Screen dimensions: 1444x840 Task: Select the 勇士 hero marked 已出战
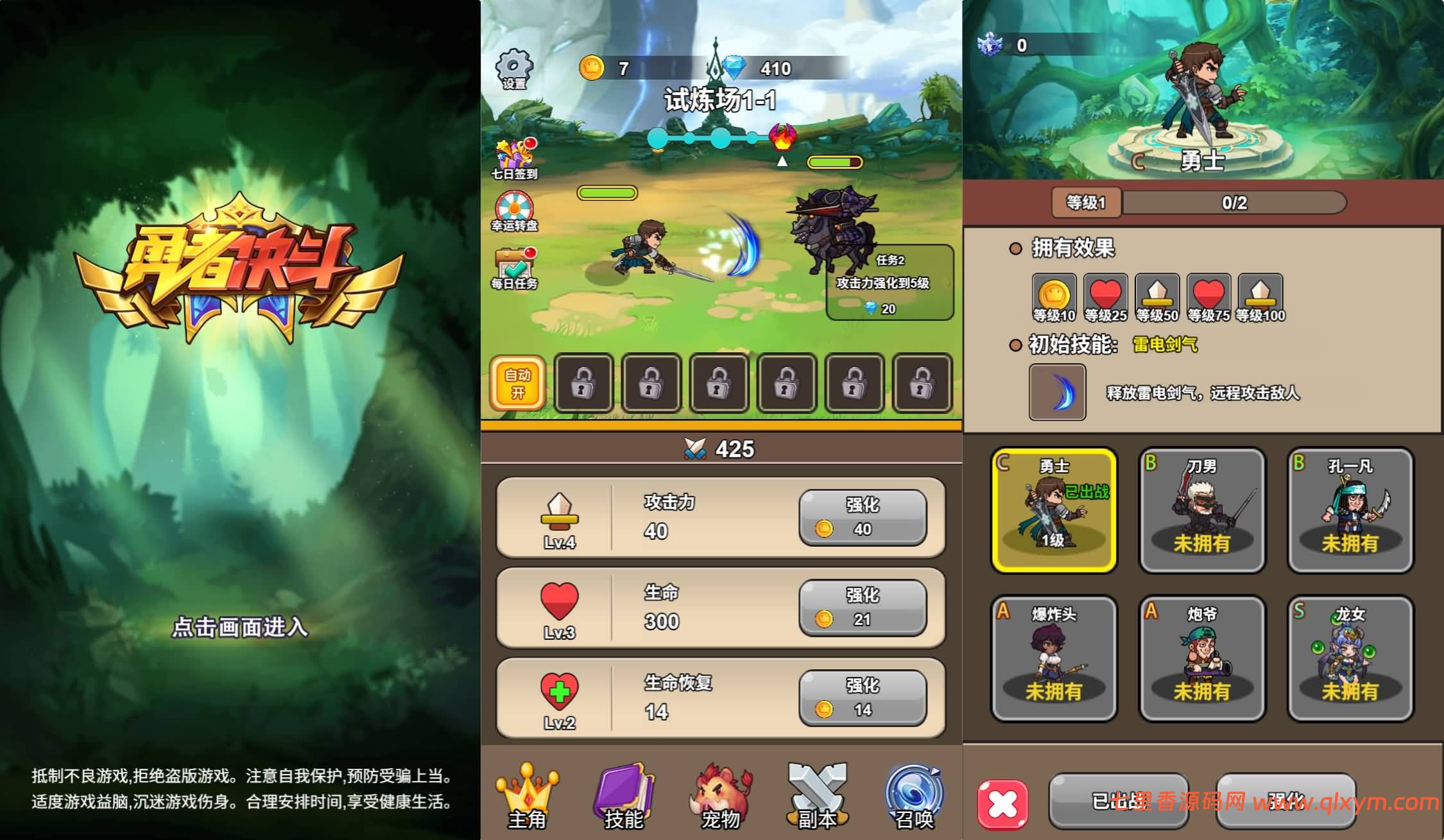click(1054, 510)
